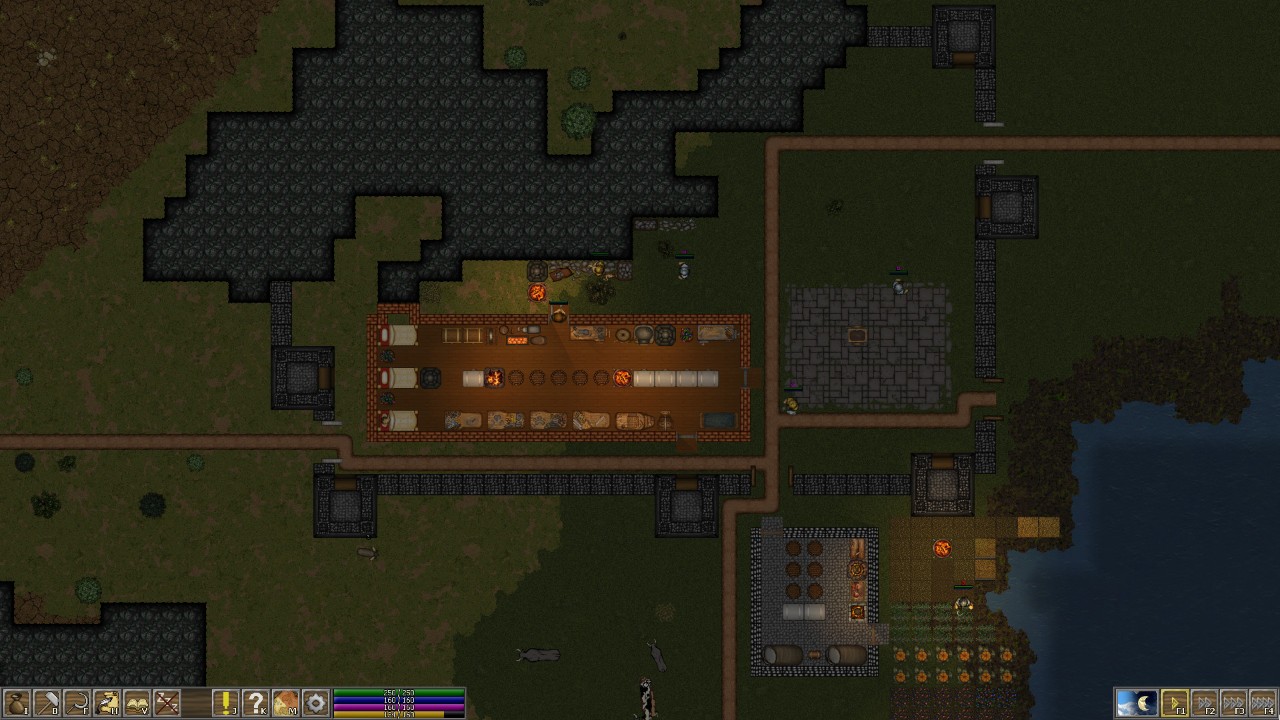Open the horse animals menu
The width and height of the screenshot is (1280, 720).
106,703
